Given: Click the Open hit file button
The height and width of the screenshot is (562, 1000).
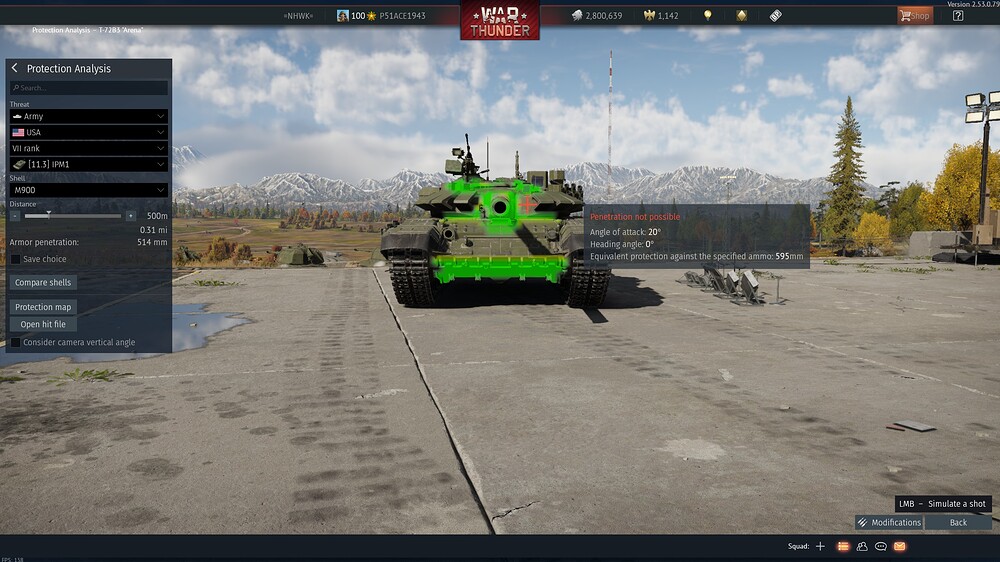Looking at the screenshot, I should pyautogui.click(x=43, y=324).
